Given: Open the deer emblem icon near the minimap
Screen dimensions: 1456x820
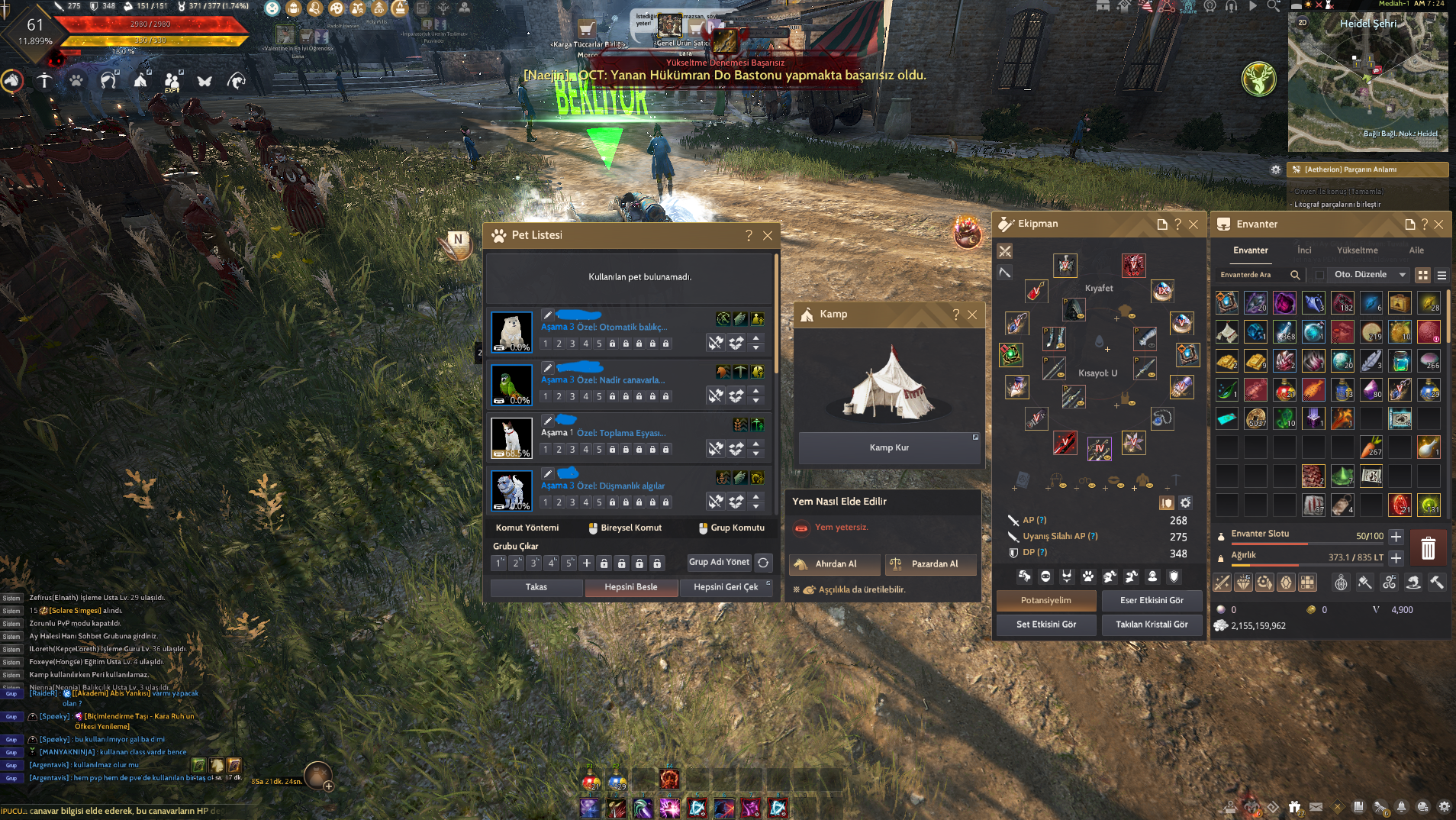Looking at the screenshot, I should click(1259, 79).
